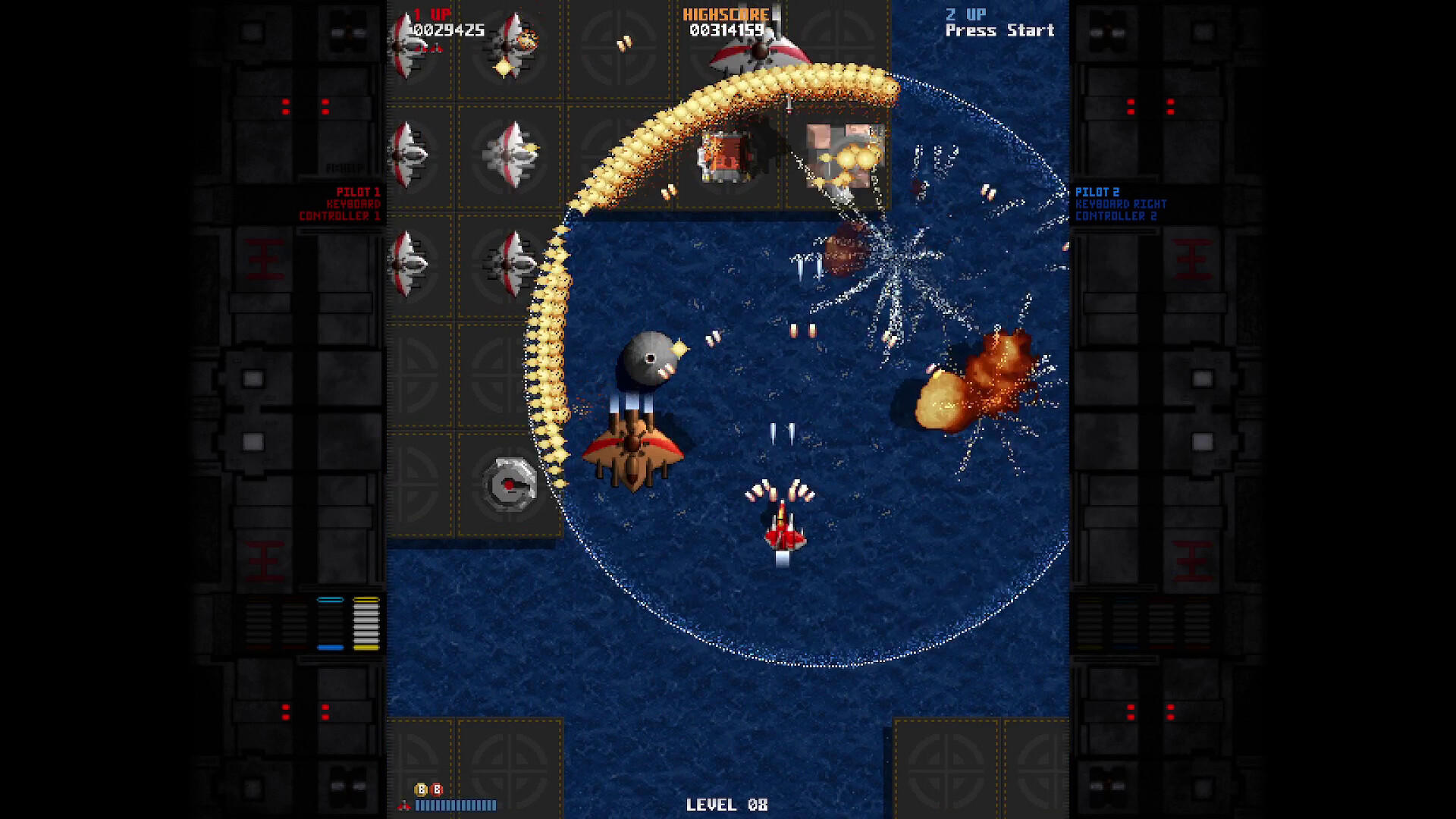Click the red B bomb icon

(437, 789)
